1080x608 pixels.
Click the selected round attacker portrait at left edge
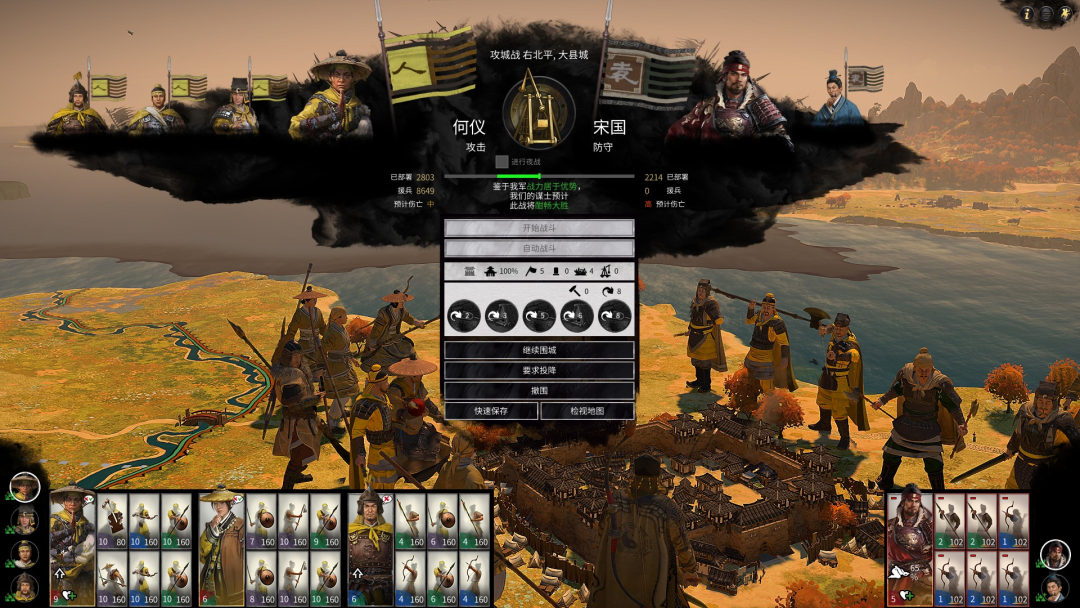pyautogui.click(x=25, y=487)
